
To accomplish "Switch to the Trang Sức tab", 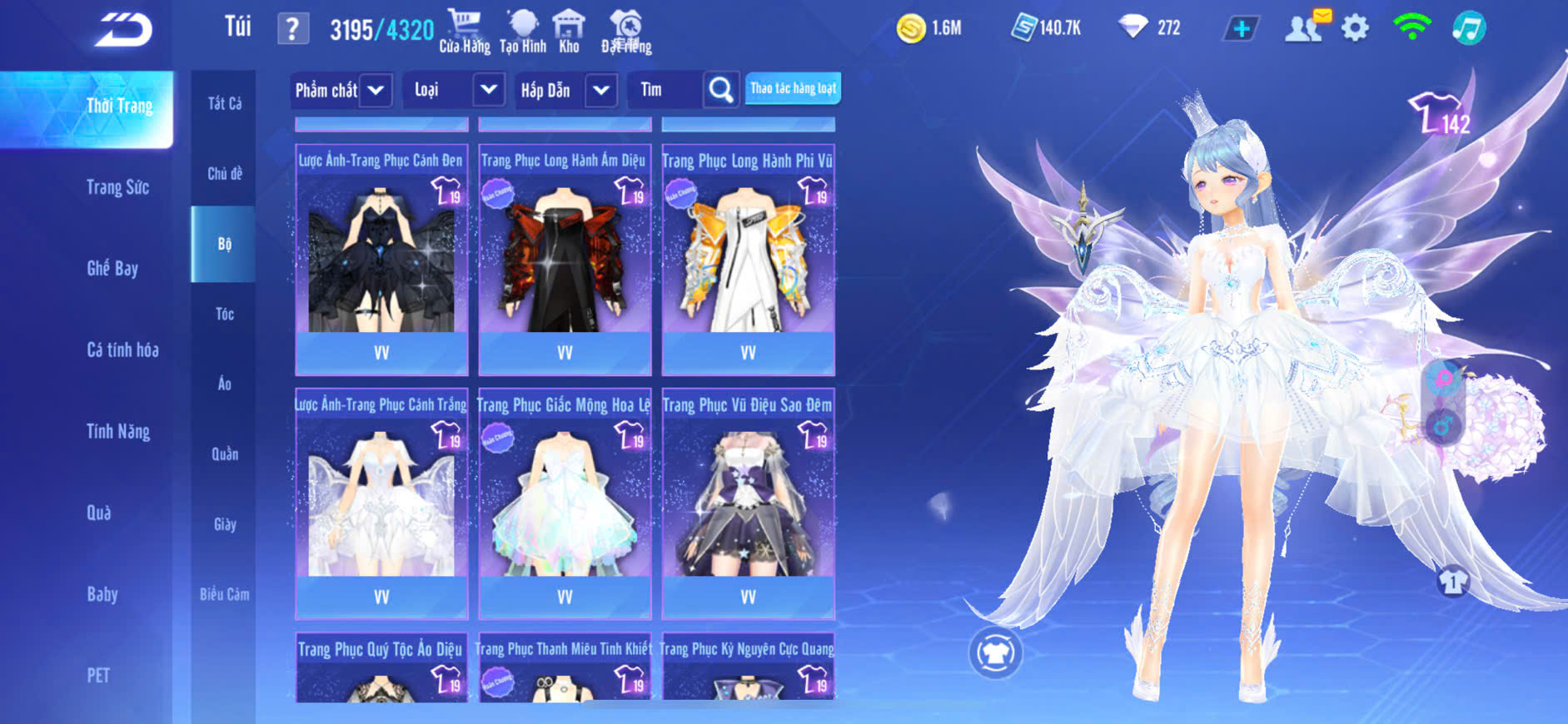I will point(117,187).
